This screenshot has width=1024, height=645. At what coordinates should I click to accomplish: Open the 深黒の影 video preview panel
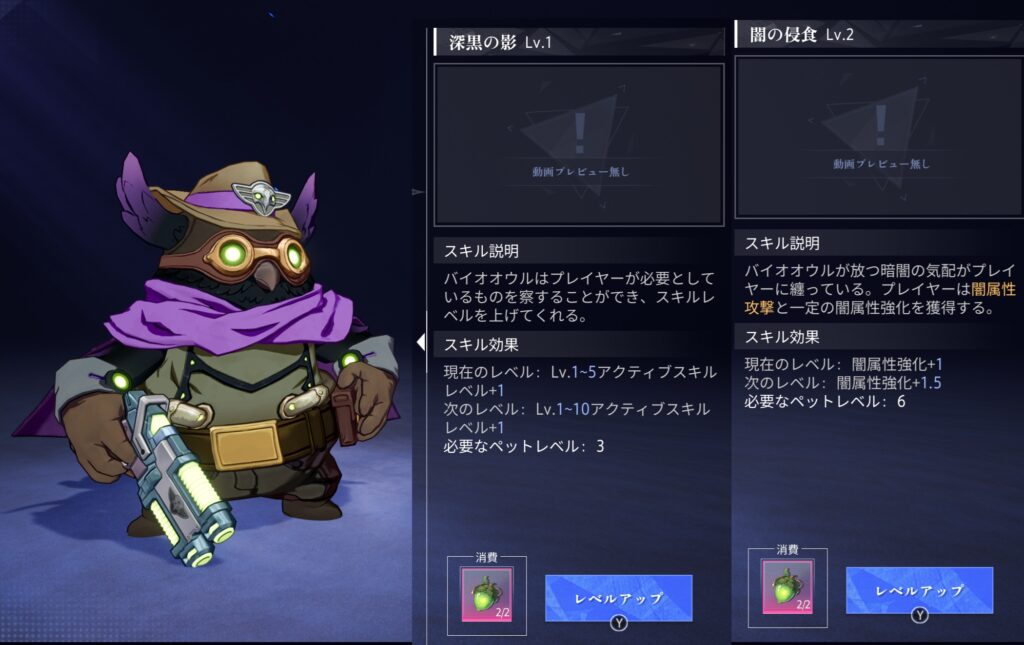coord(578,145)
